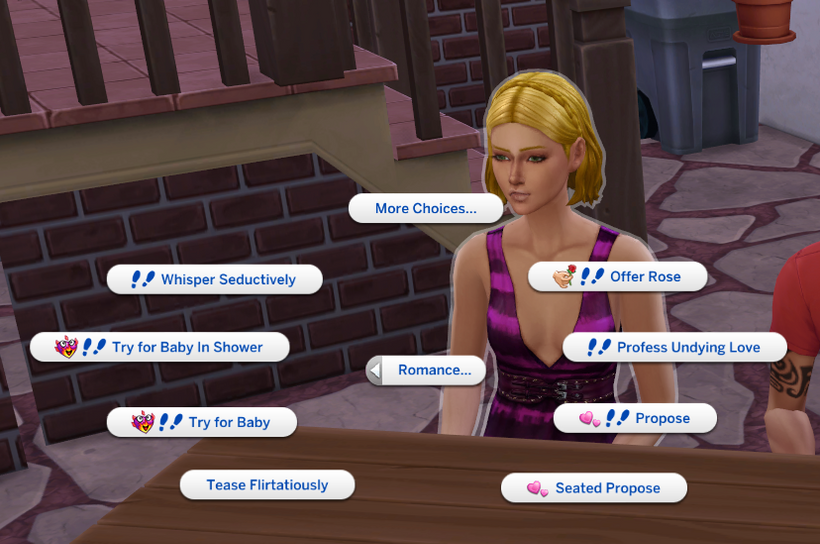820x544 pixels.
Task: Choose Profess Undying Love
Action: coord(675,347)
